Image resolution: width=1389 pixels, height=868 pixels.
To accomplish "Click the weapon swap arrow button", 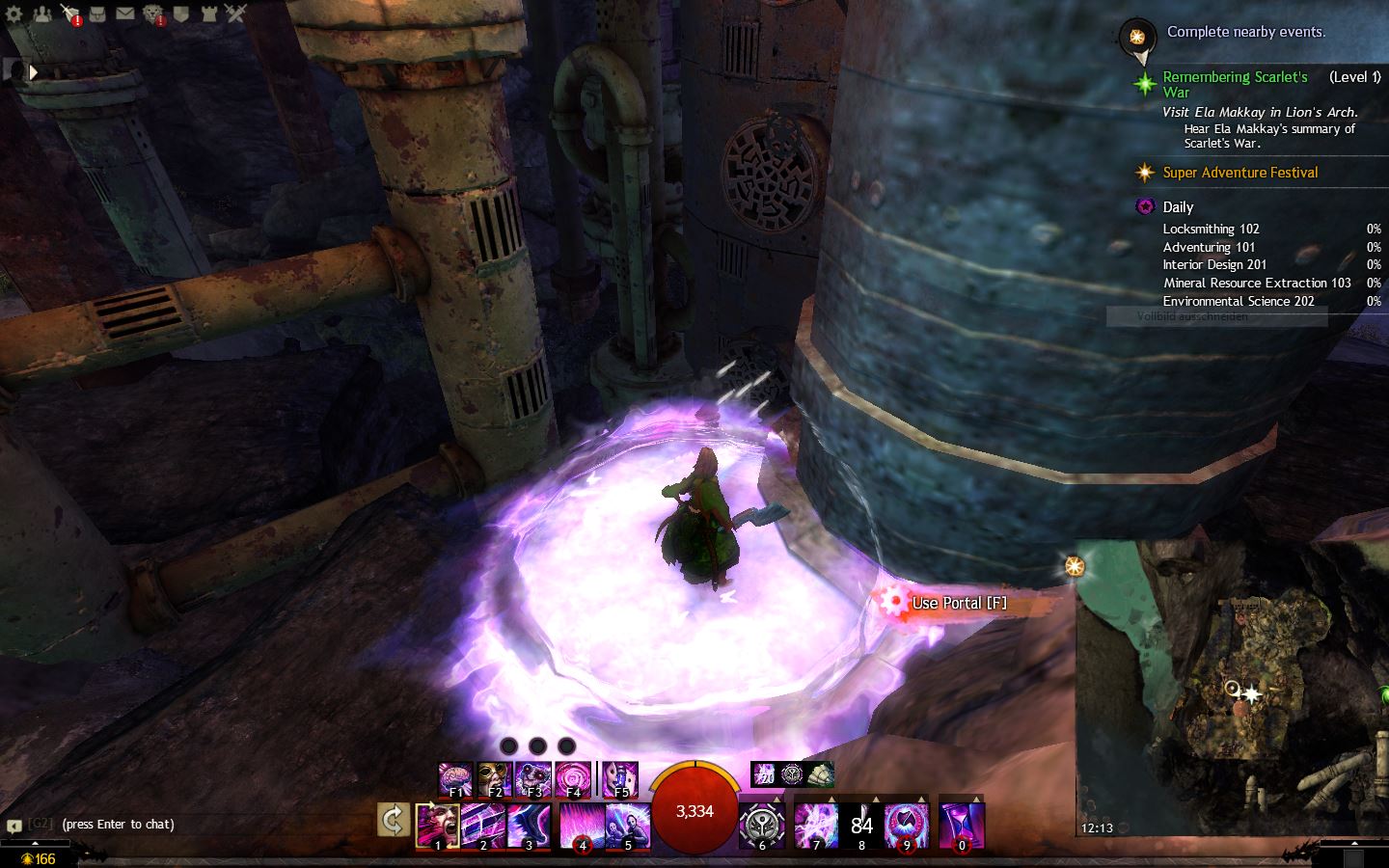I will [x=394, y=822].
